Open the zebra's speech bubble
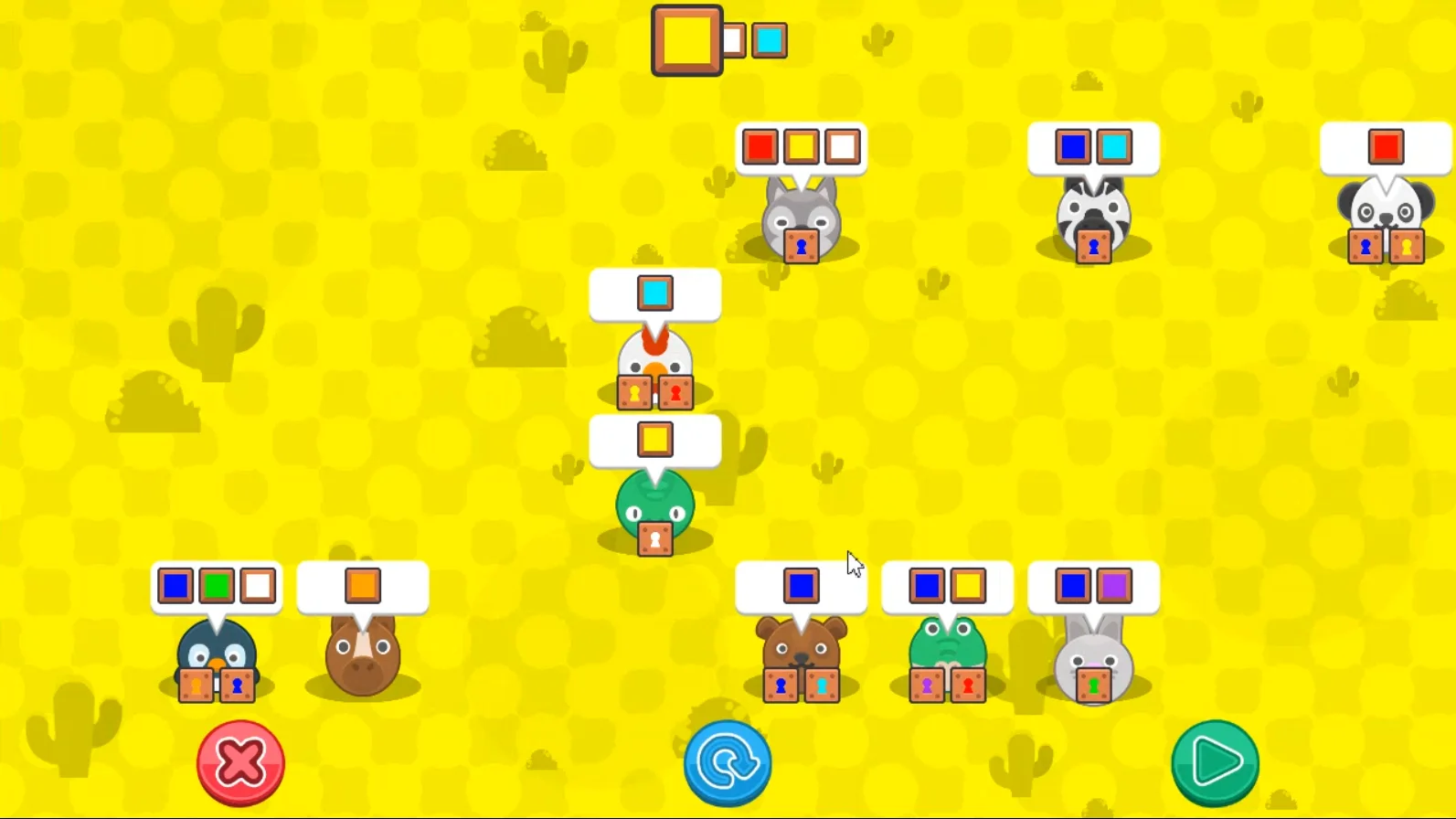1456x819 pixels. pos(1093,146)
